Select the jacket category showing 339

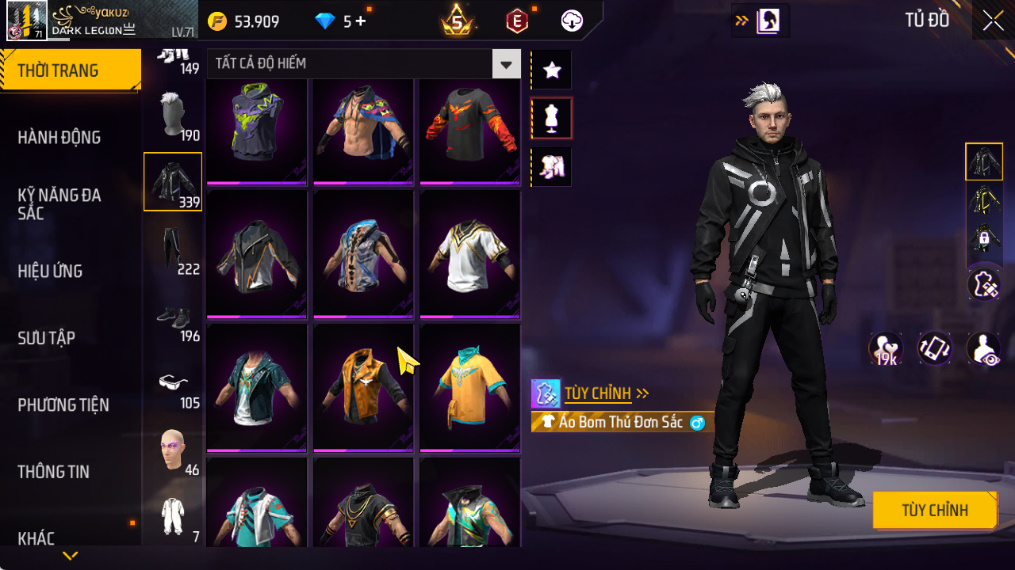(x=173, y=181)
